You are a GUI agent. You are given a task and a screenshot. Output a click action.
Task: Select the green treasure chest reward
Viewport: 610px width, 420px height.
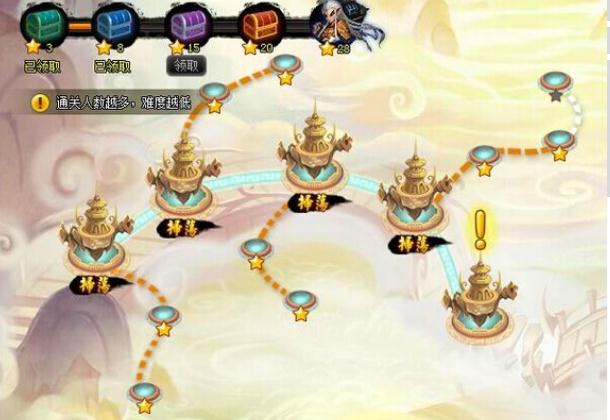click(x=41, y=21)
